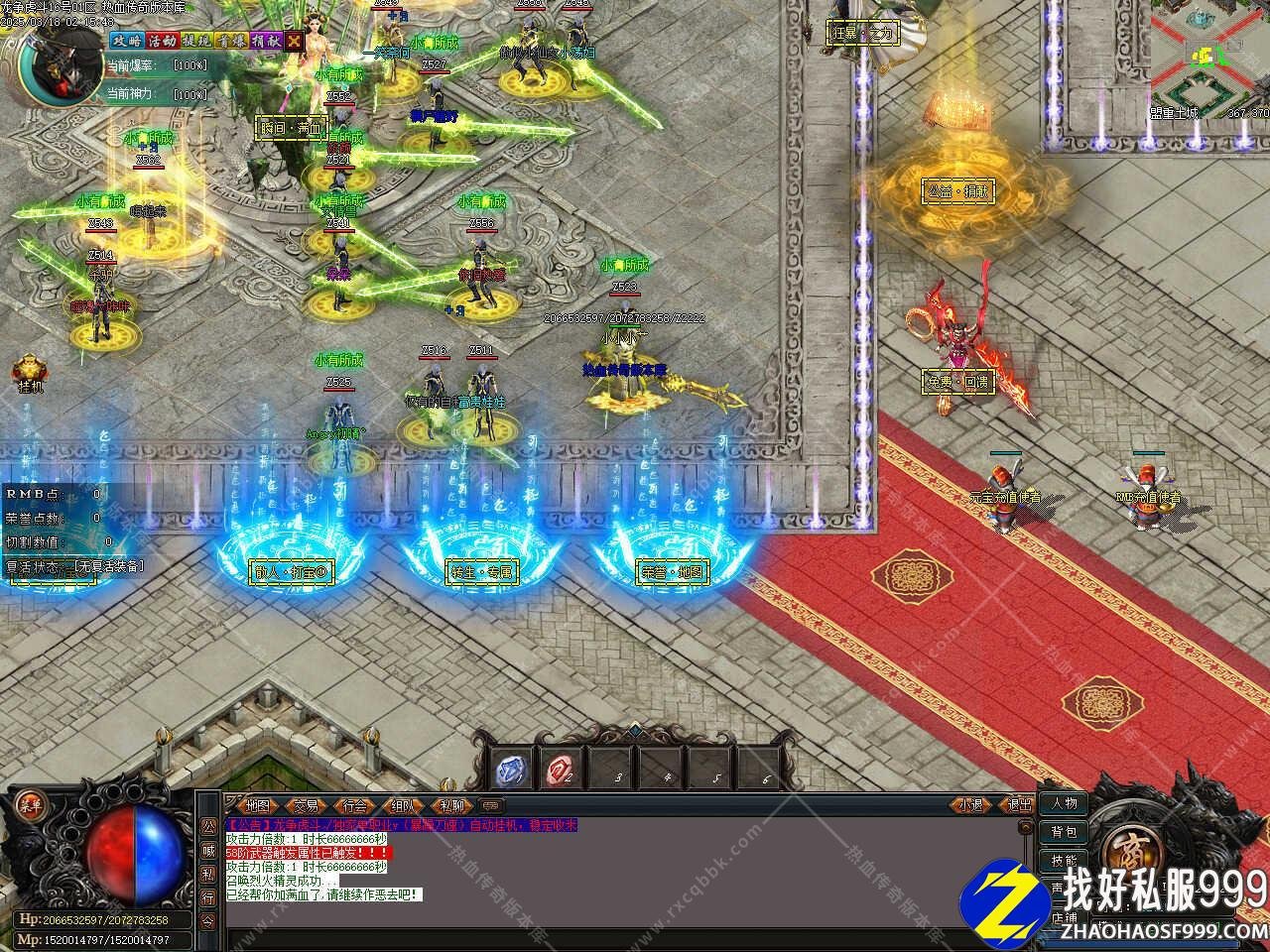
Task: Close the top button bar with the X
Action: [295, 41]
